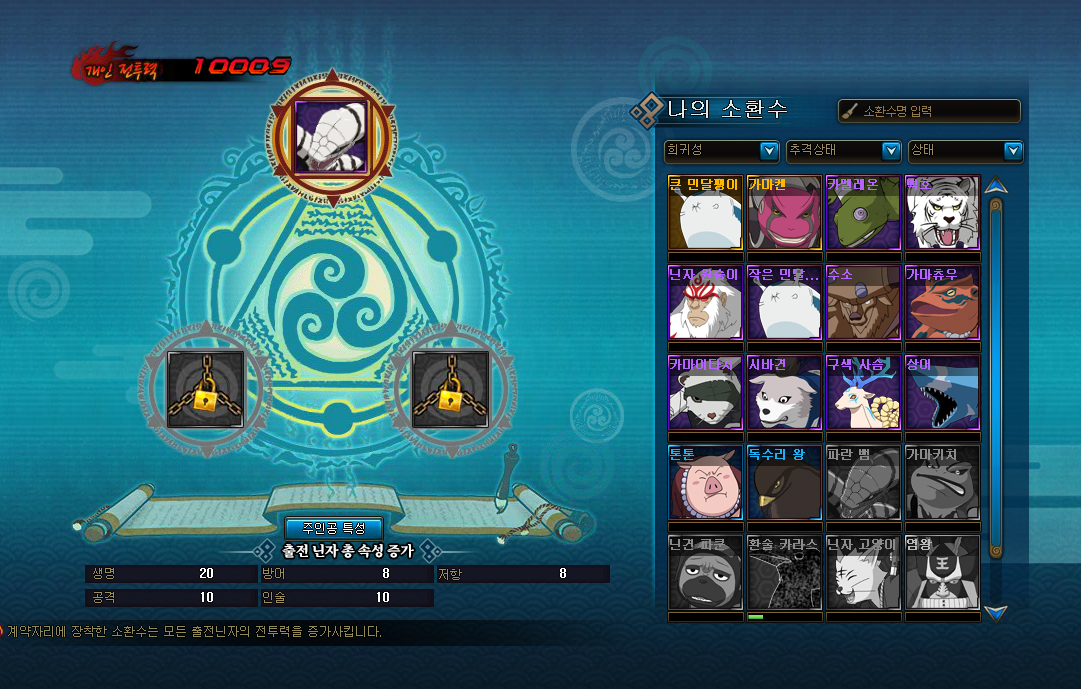The height and width of the screenshot is (689, 1081).
Task: Open the 추격상태 filter dropdown
Action: (844, 151)
